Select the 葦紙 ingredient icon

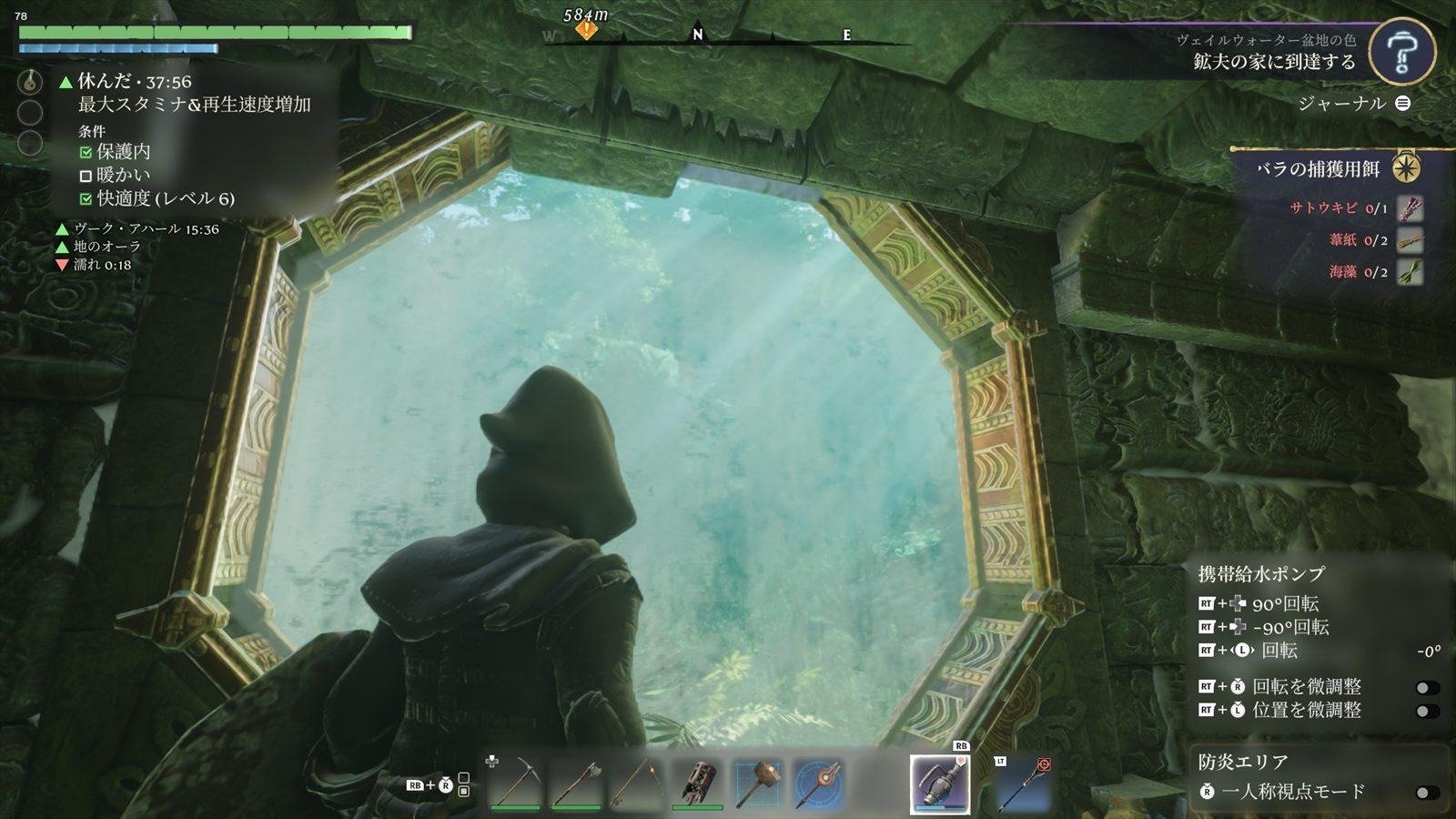pos(1410,240)
